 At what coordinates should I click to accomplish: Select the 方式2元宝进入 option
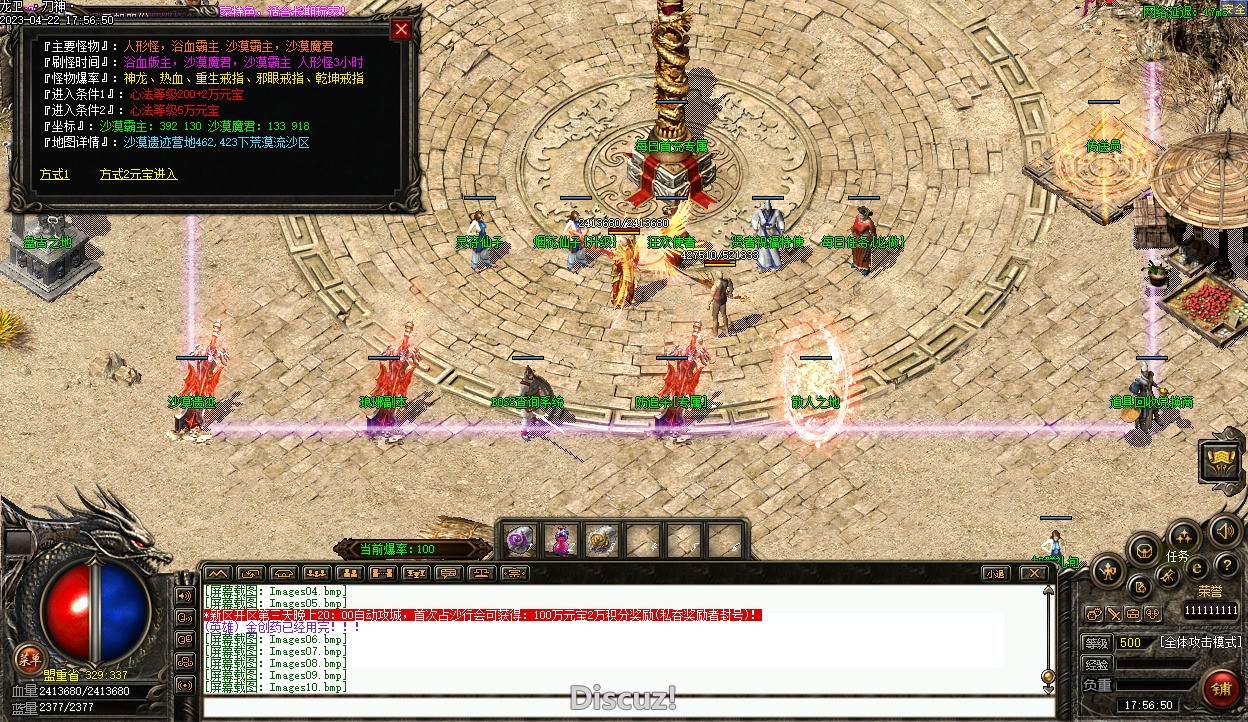tap(138, 174)
